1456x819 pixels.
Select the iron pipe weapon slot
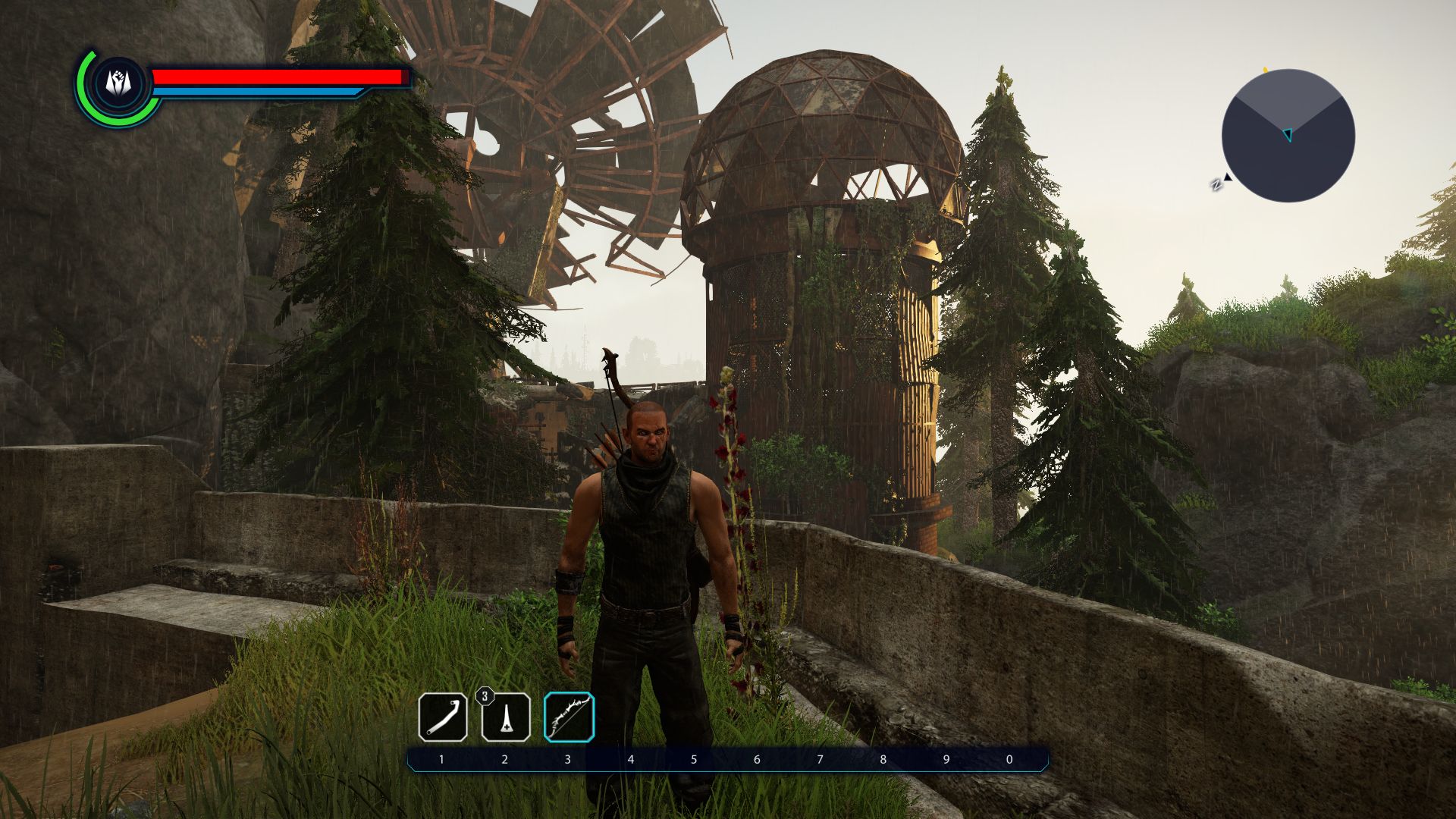443,717
